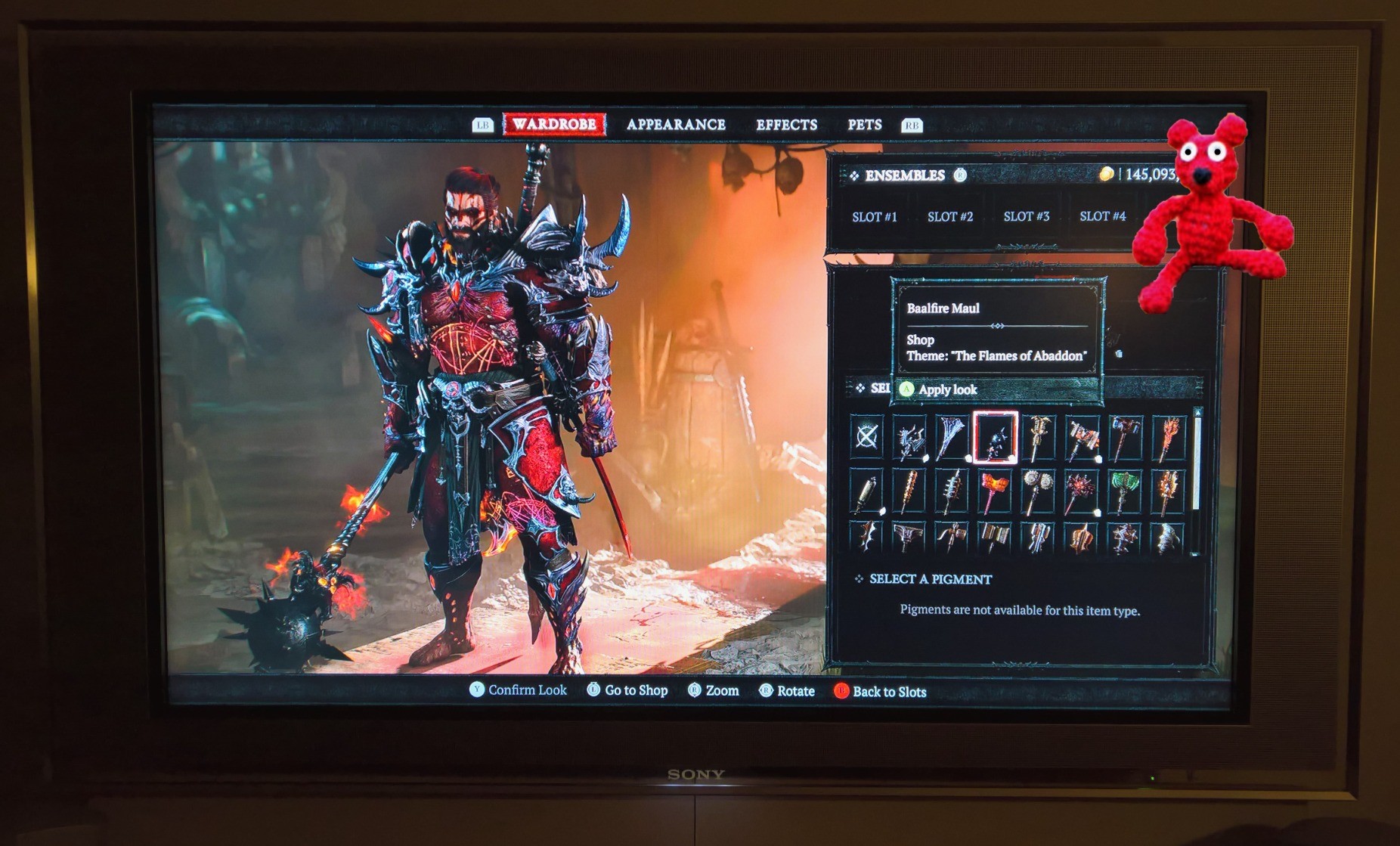
Task: Switch to the Appearance tab
Action: tap(676, 125)
